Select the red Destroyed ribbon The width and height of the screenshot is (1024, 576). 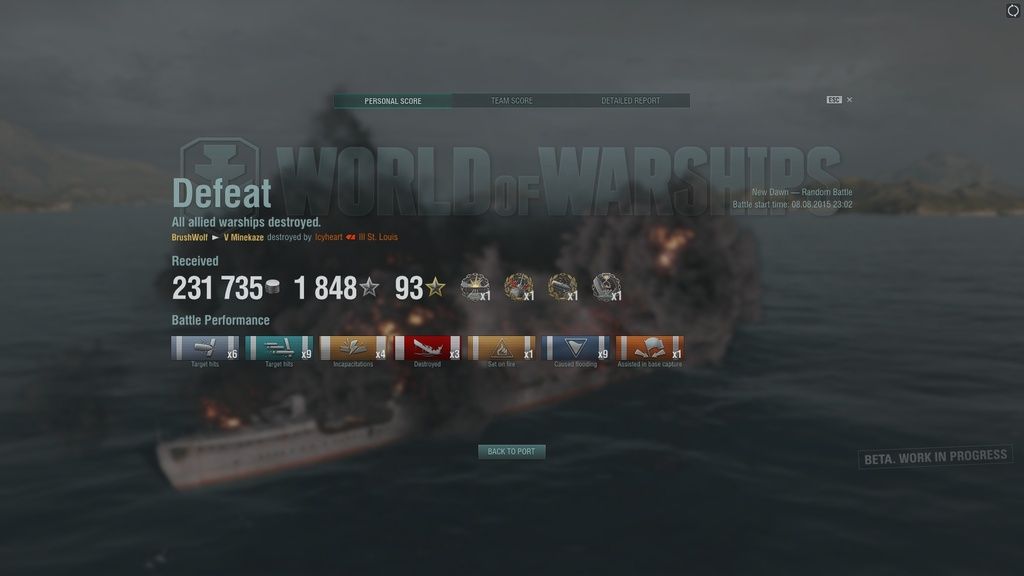coord(427,348)
